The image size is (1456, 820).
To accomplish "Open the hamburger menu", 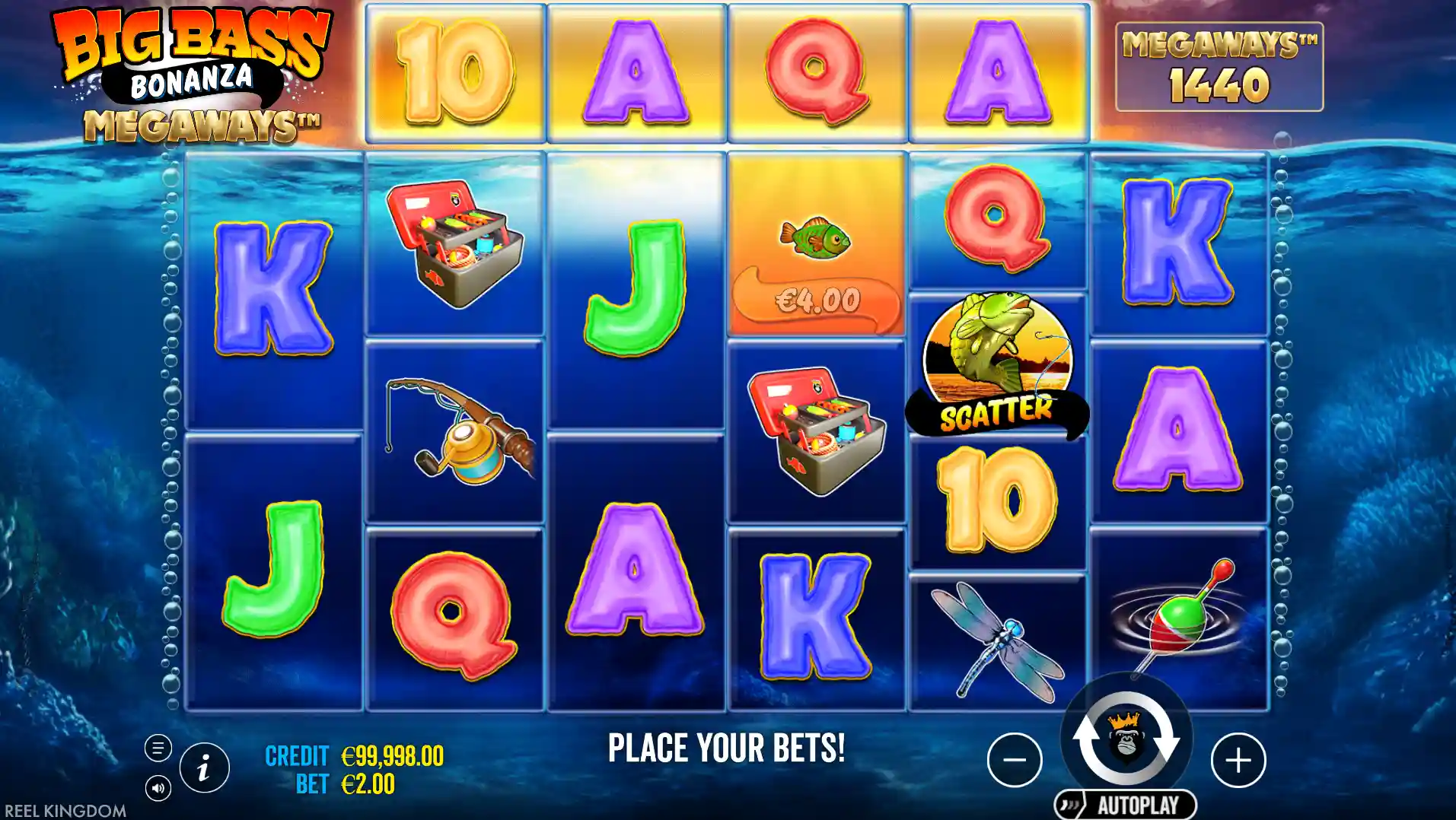I will pos(158,748).
